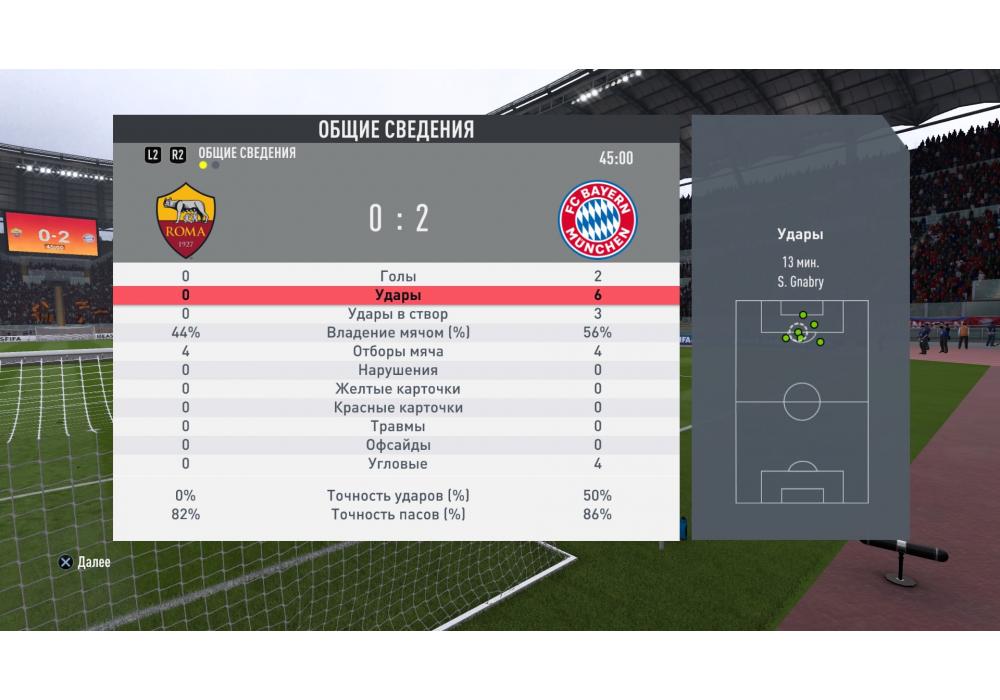Select the Точность ударов (%) row

(x=397, y=495)
